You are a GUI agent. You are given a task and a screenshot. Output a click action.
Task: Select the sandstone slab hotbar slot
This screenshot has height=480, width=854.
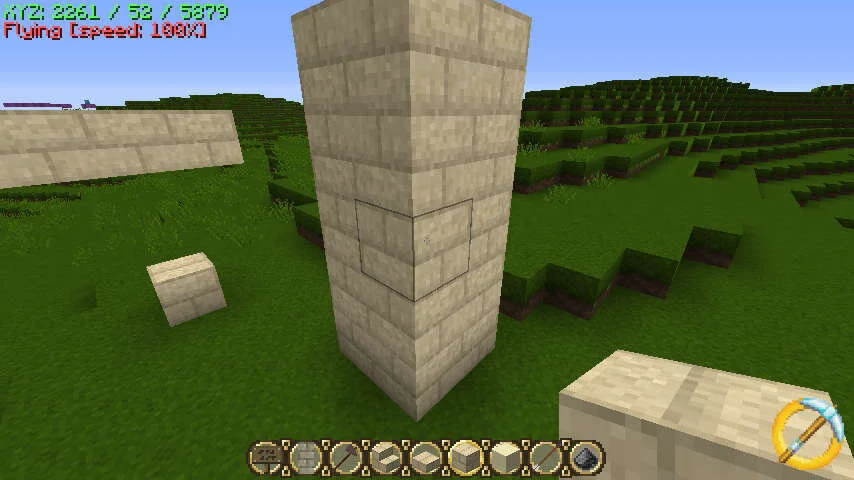(x=426, y=458)
